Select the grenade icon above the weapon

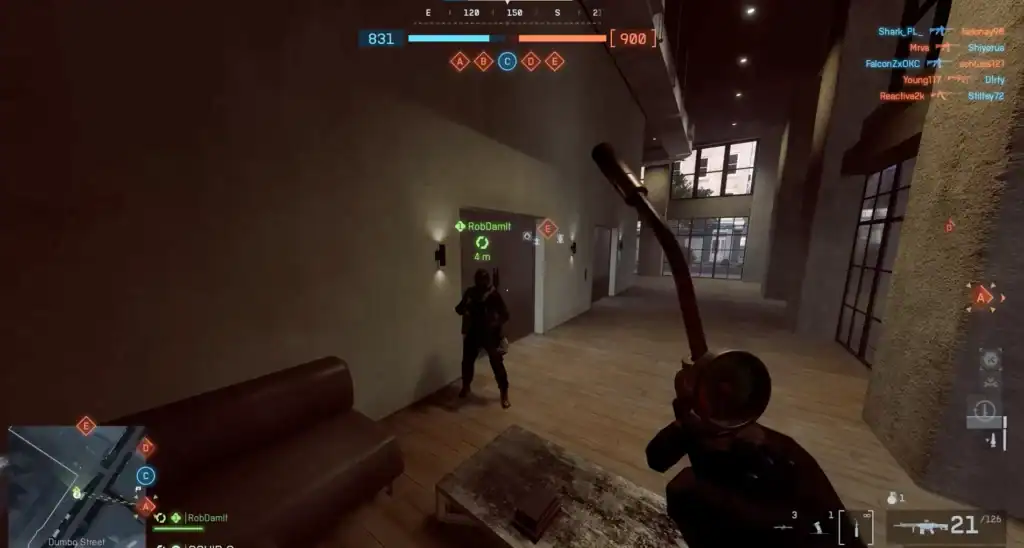[894, 497]
